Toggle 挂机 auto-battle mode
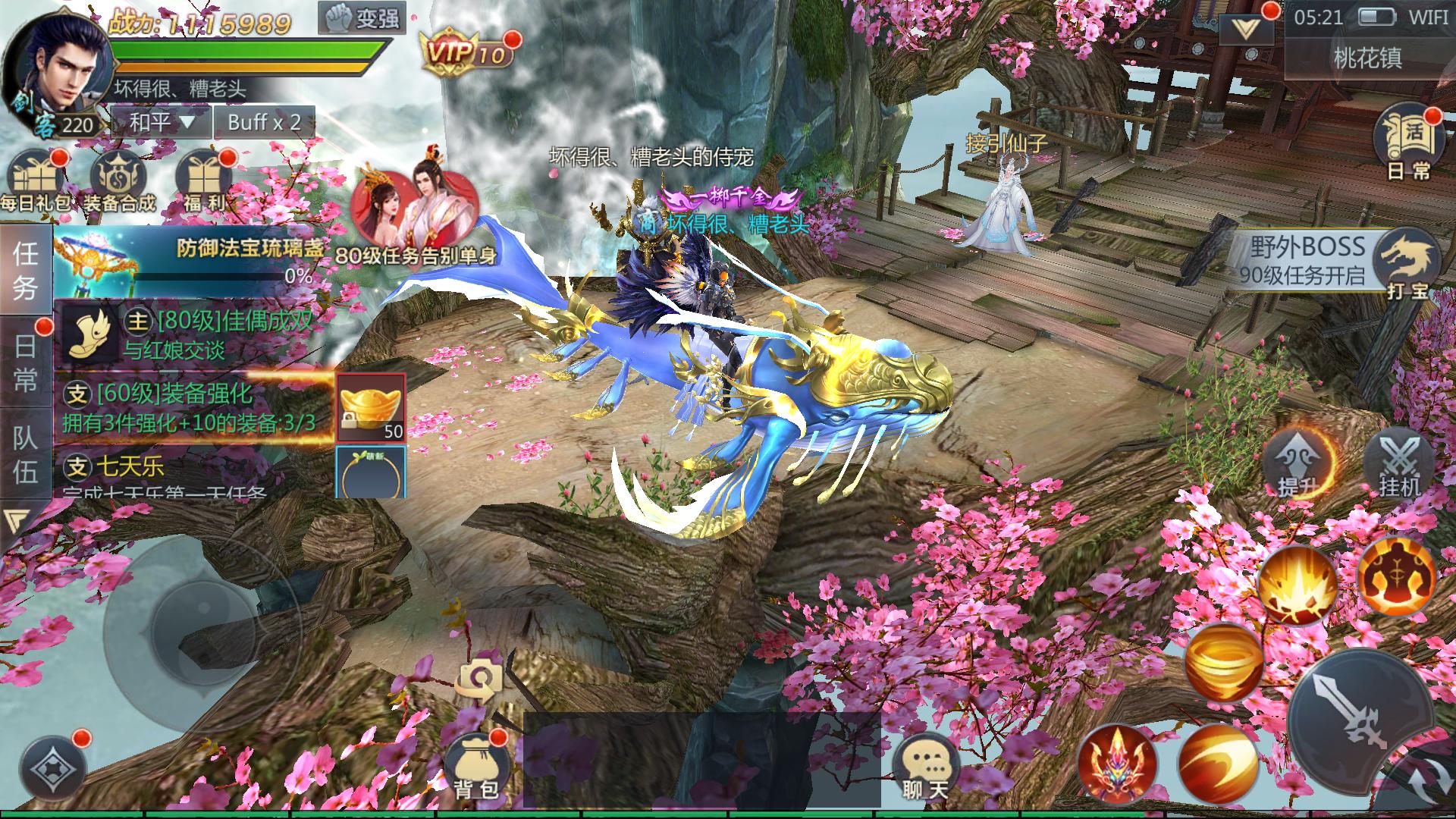The height and width of the screenshot is (819, 1456). pos(1399,464)
